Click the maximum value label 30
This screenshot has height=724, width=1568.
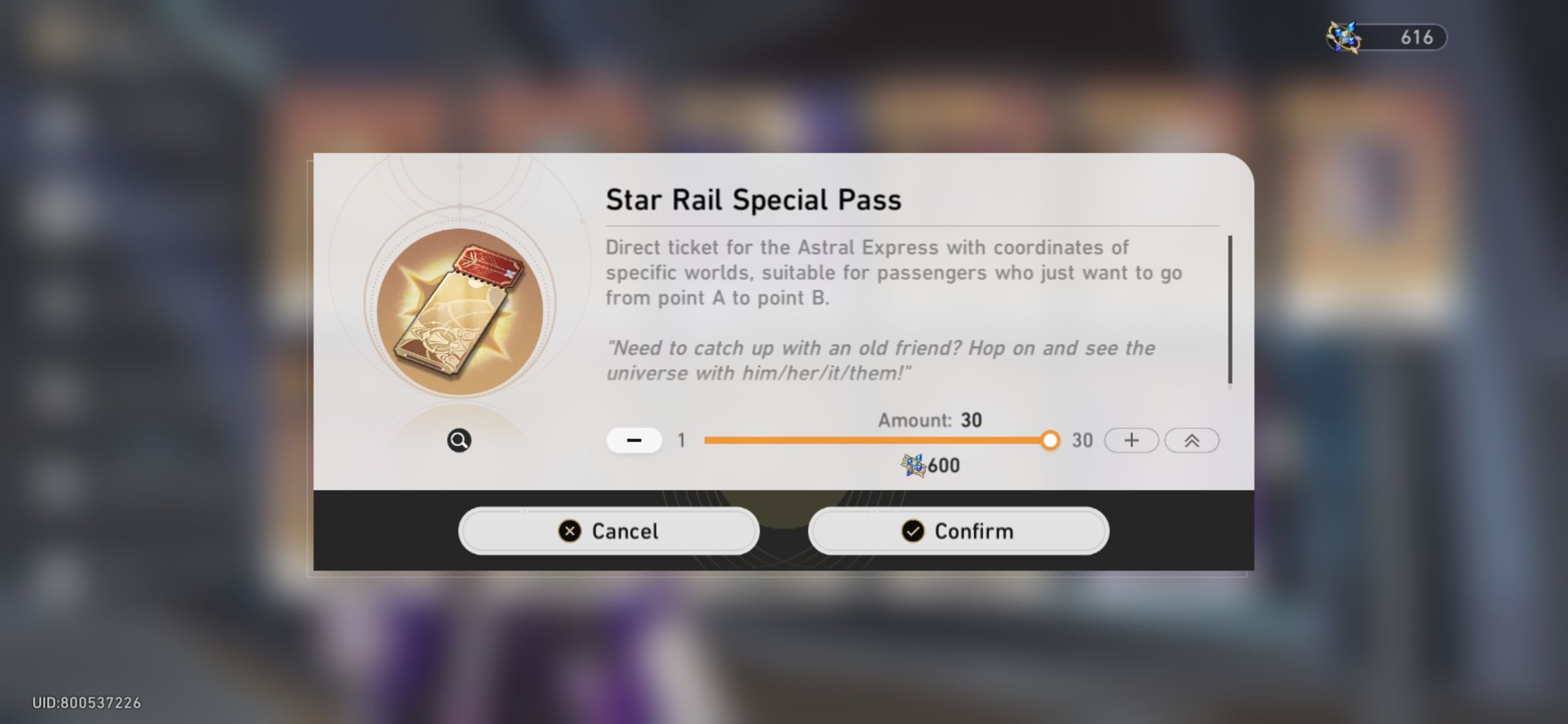[x=1083, y=440]
